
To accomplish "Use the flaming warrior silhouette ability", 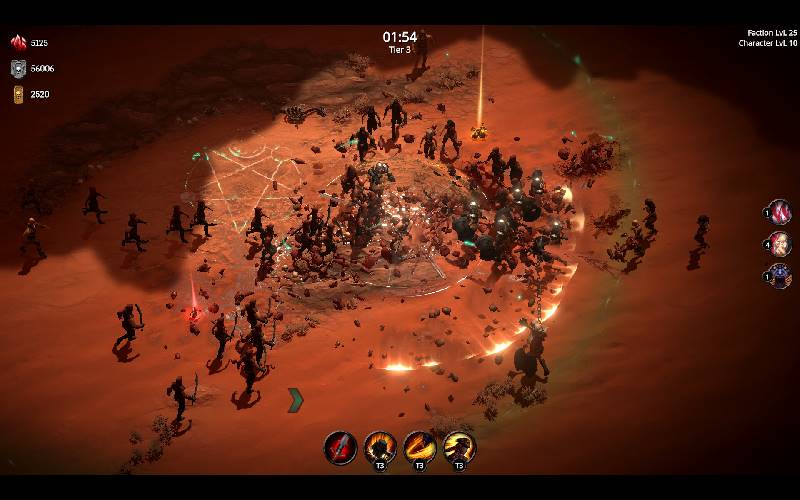I will click(380, 447).
